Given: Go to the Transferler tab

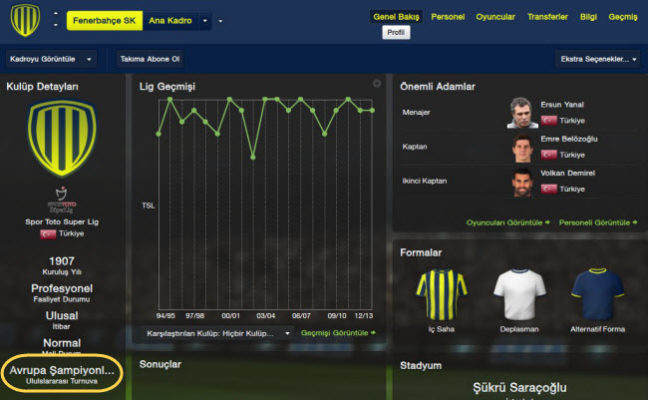Looking at the screenshot, I should [x=548, y=17].
